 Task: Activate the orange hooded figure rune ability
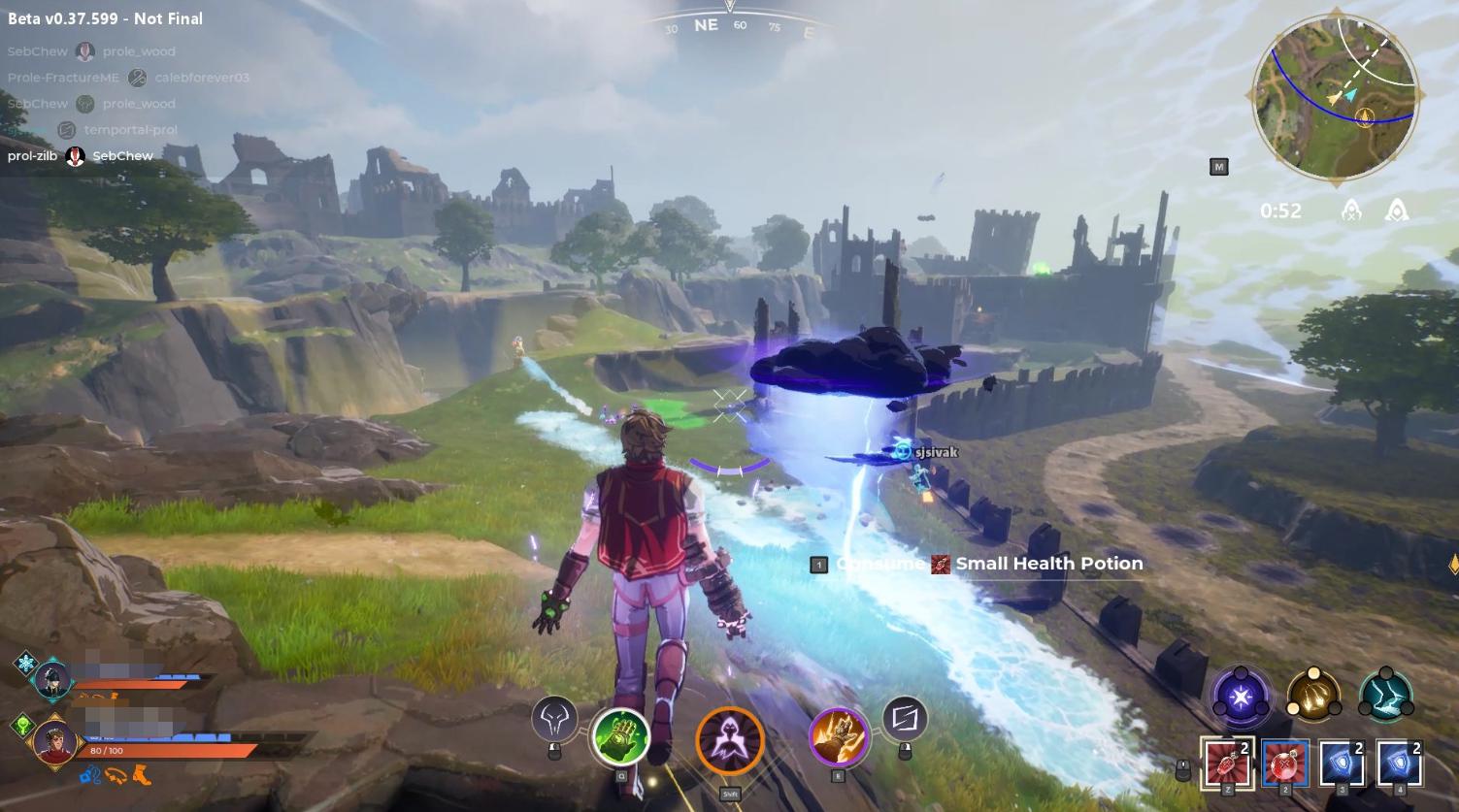[x=730, y=741]
